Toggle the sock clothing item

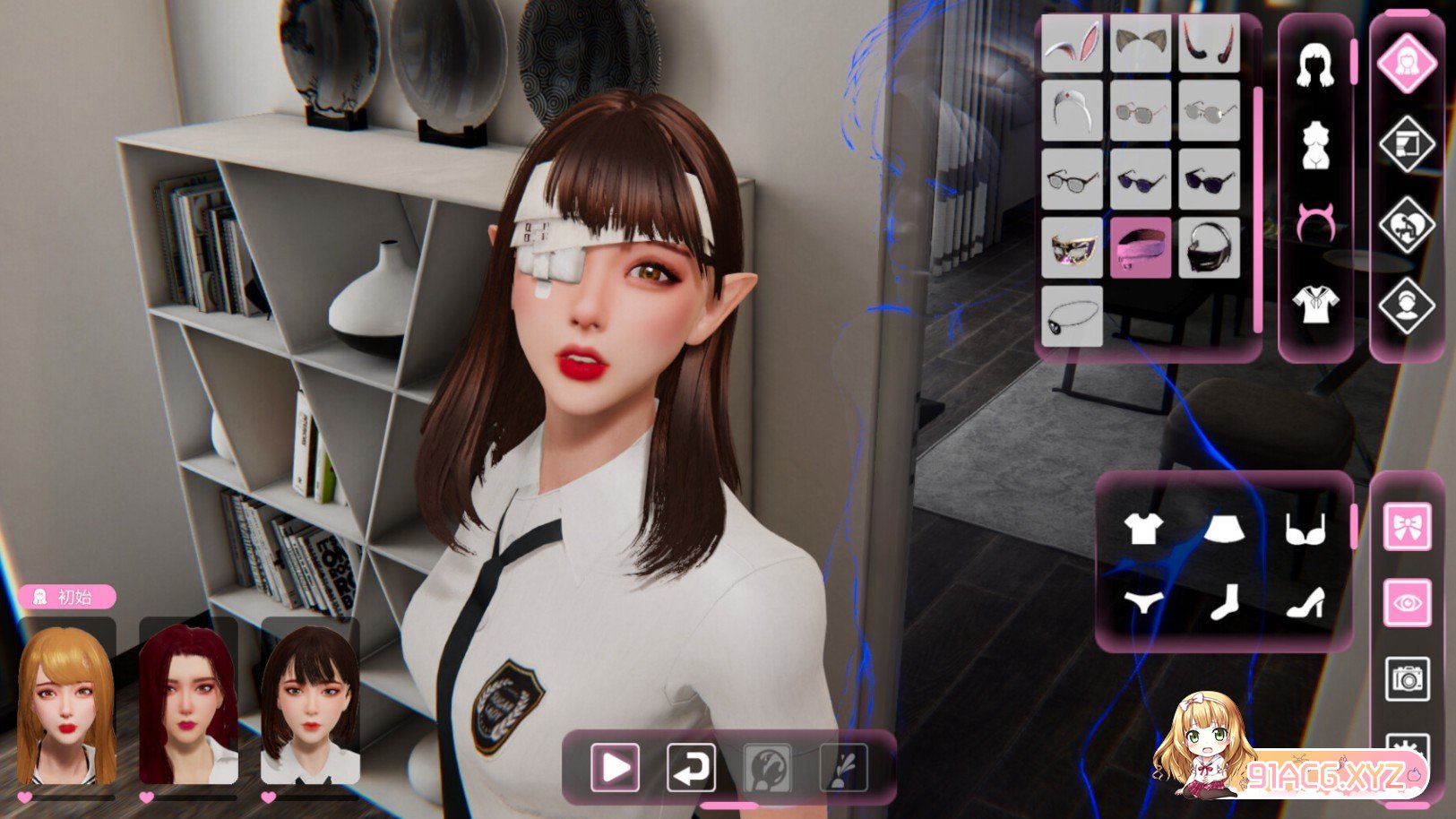point(1224,602)
